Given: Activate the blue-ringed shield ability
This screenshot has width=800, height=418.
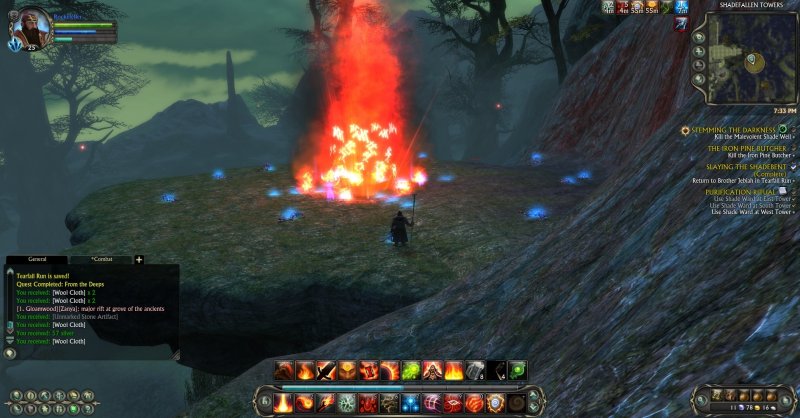Looking at the screenshot, I should point(495,402).
